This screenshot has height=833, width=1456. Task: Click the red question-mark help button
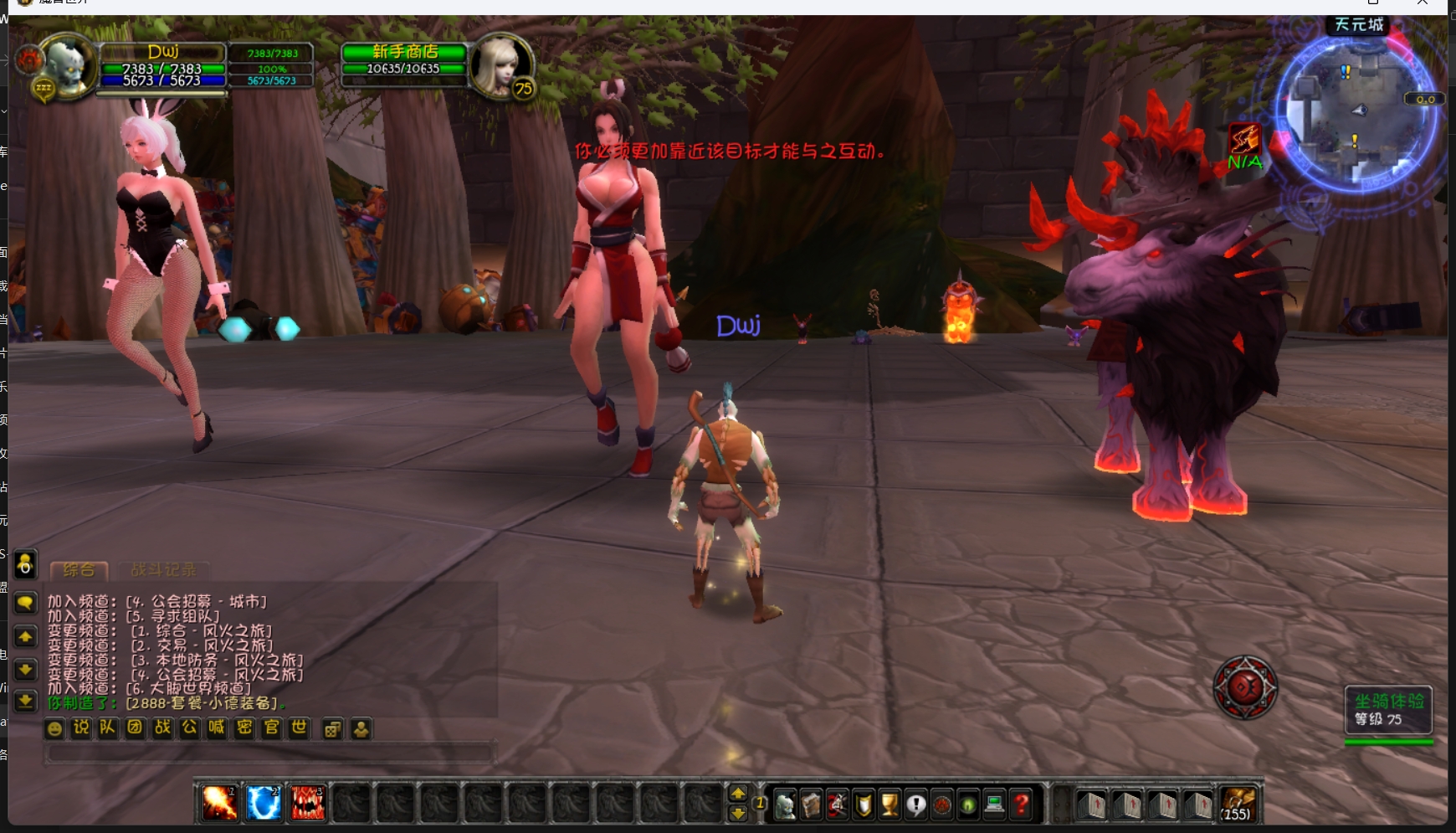(x=1021, y=805)
